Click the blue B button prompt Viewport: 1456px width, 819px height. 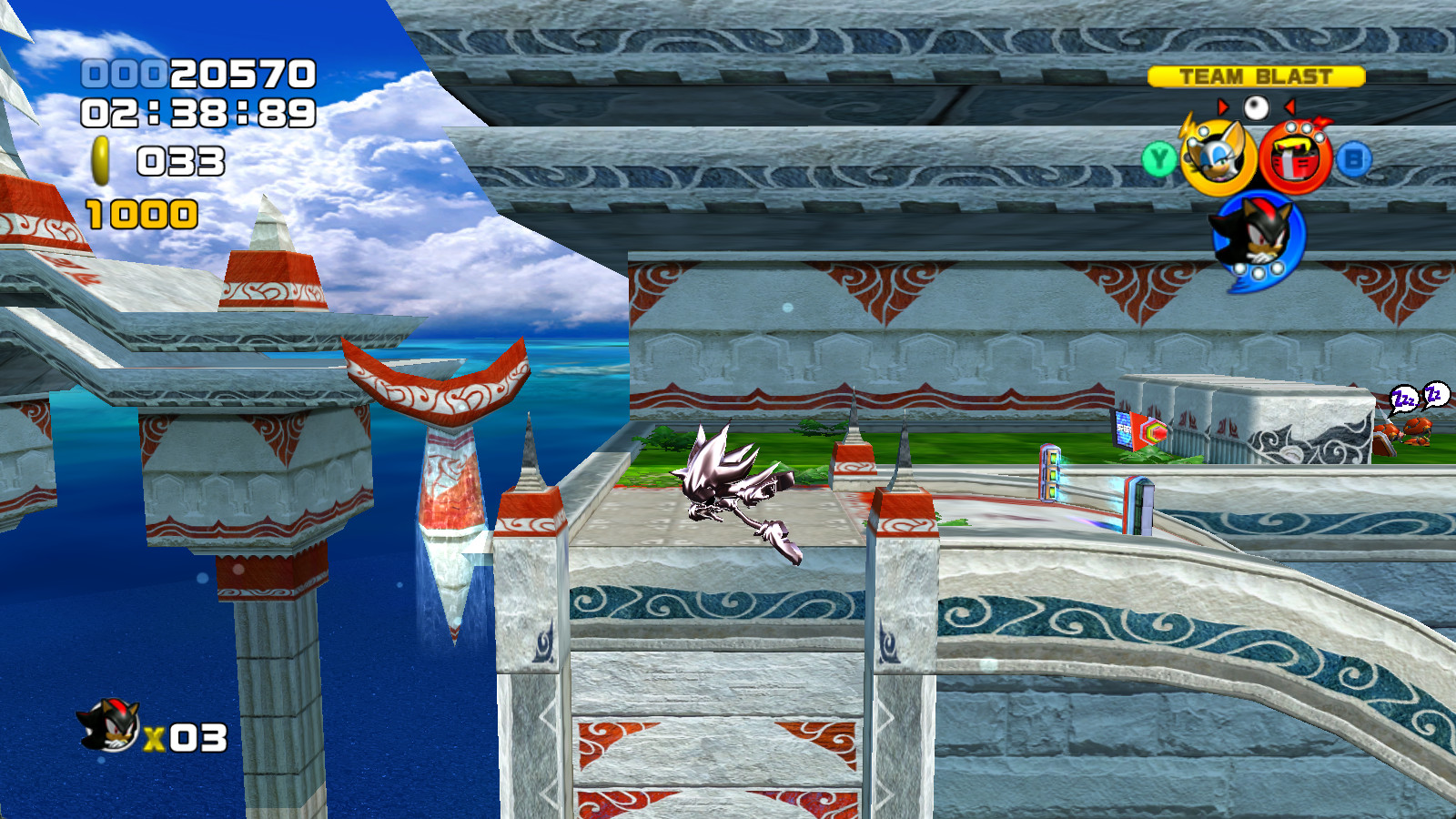click(x=1356, y=158)
